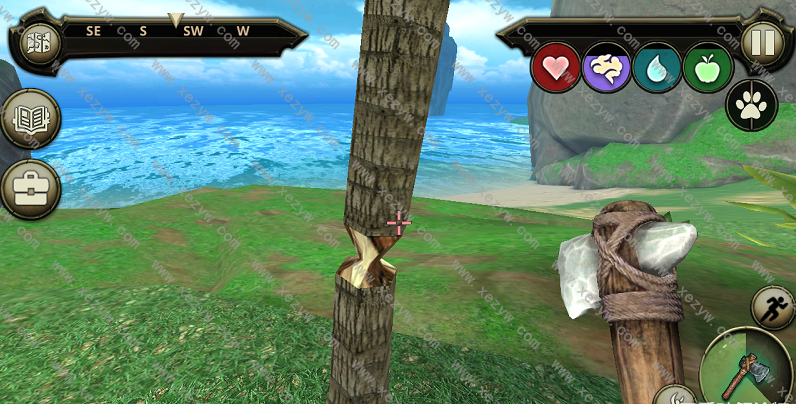This screenshot has width=796, height=404.
Task: Open the briefcase inventory
Action: click(31, 188)
